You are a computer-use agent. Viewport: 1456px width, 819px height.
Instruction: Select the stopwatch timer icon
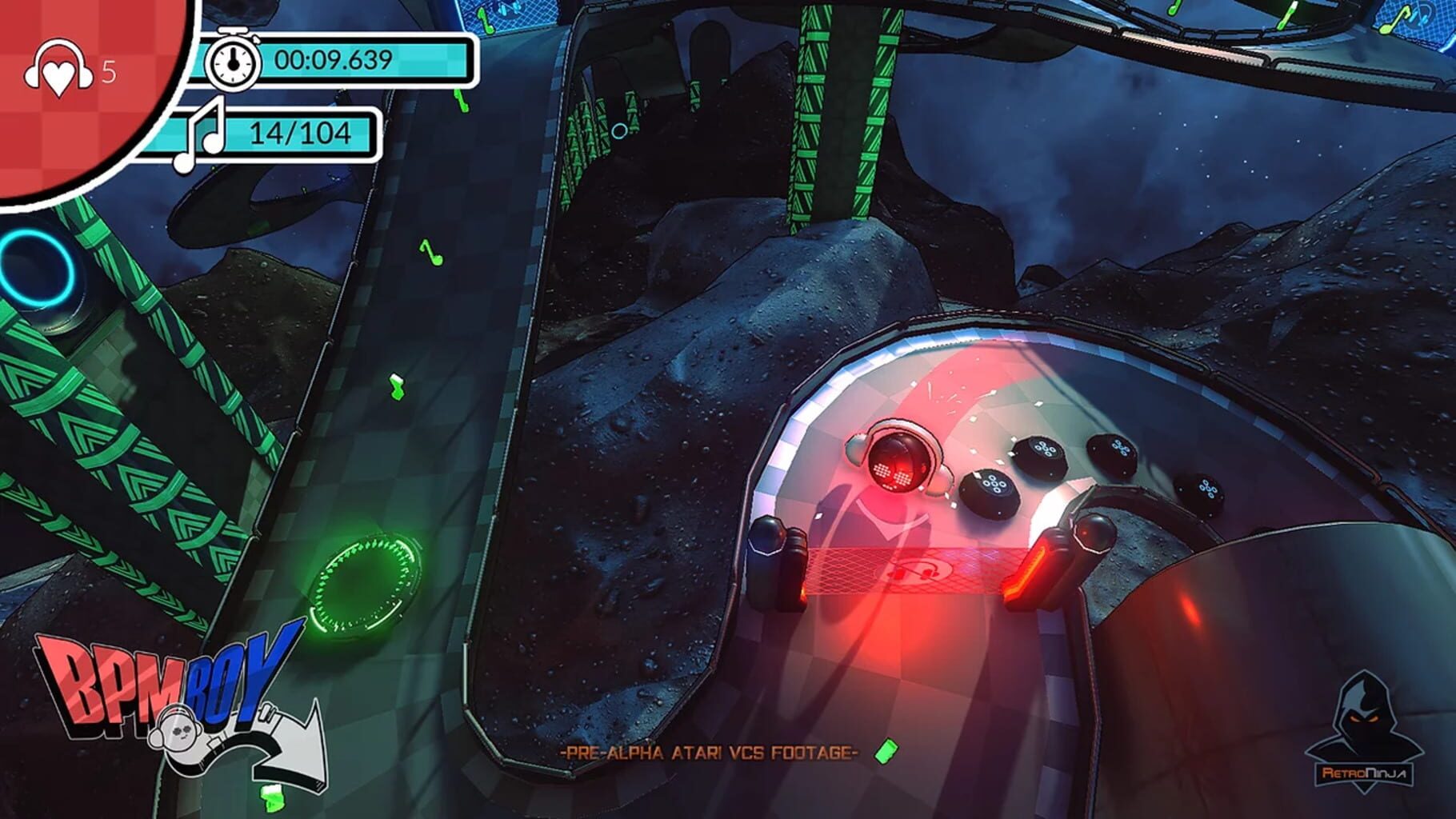click(232, 58)
